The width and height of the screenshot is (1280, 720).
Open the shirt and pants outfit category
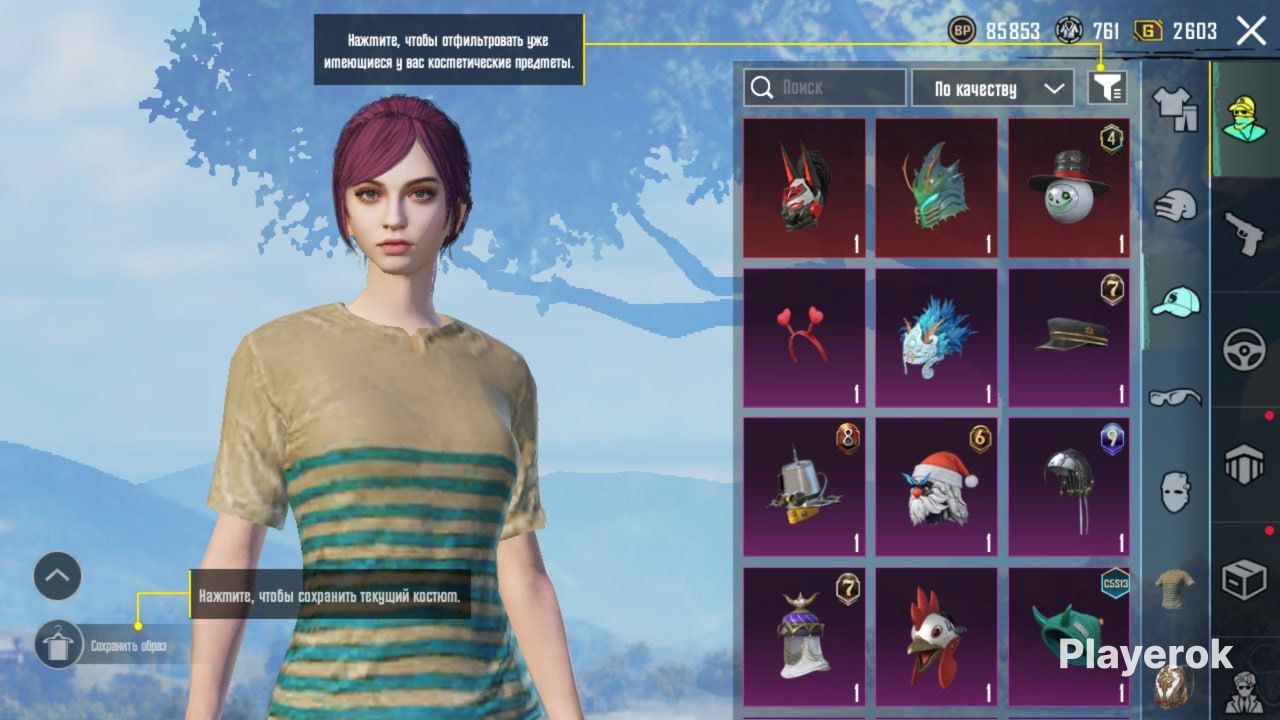pos(1175,107)
